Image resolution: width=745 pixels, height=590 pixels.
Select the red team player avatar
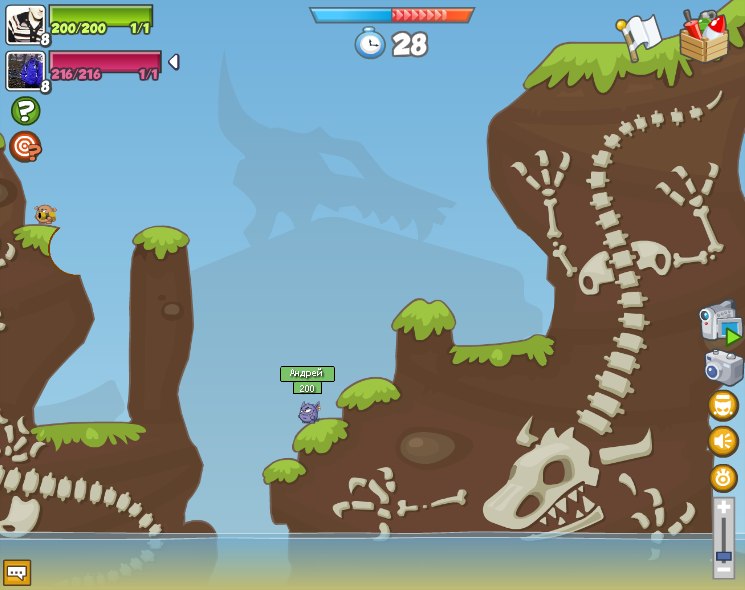(25, 71)
